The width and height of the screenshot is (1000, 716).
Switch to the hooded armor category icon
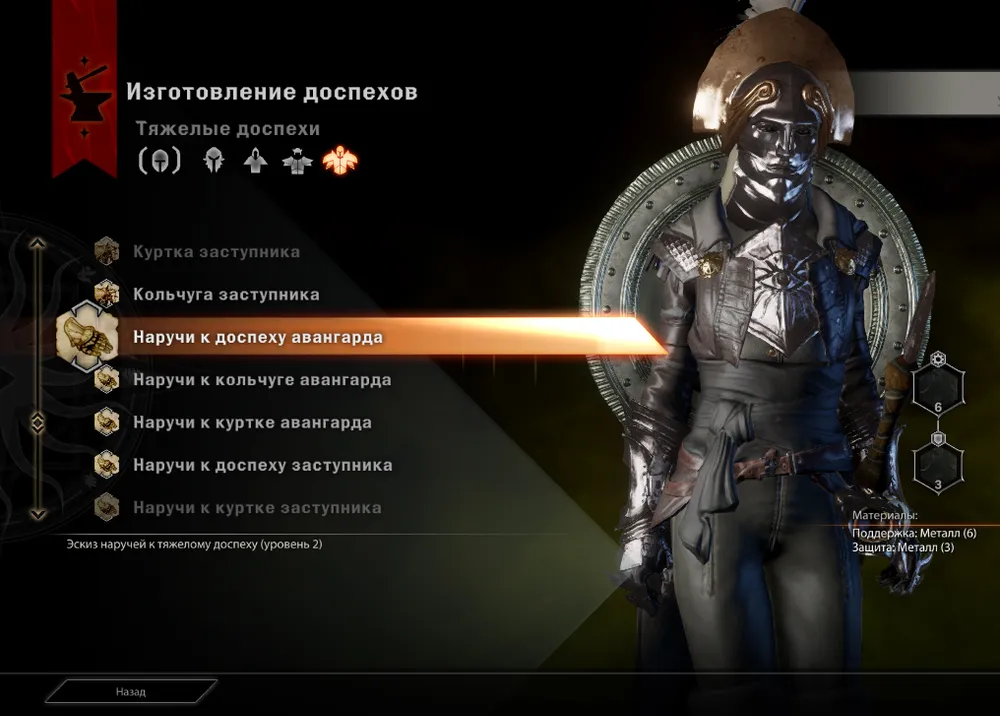click(256, 160)
